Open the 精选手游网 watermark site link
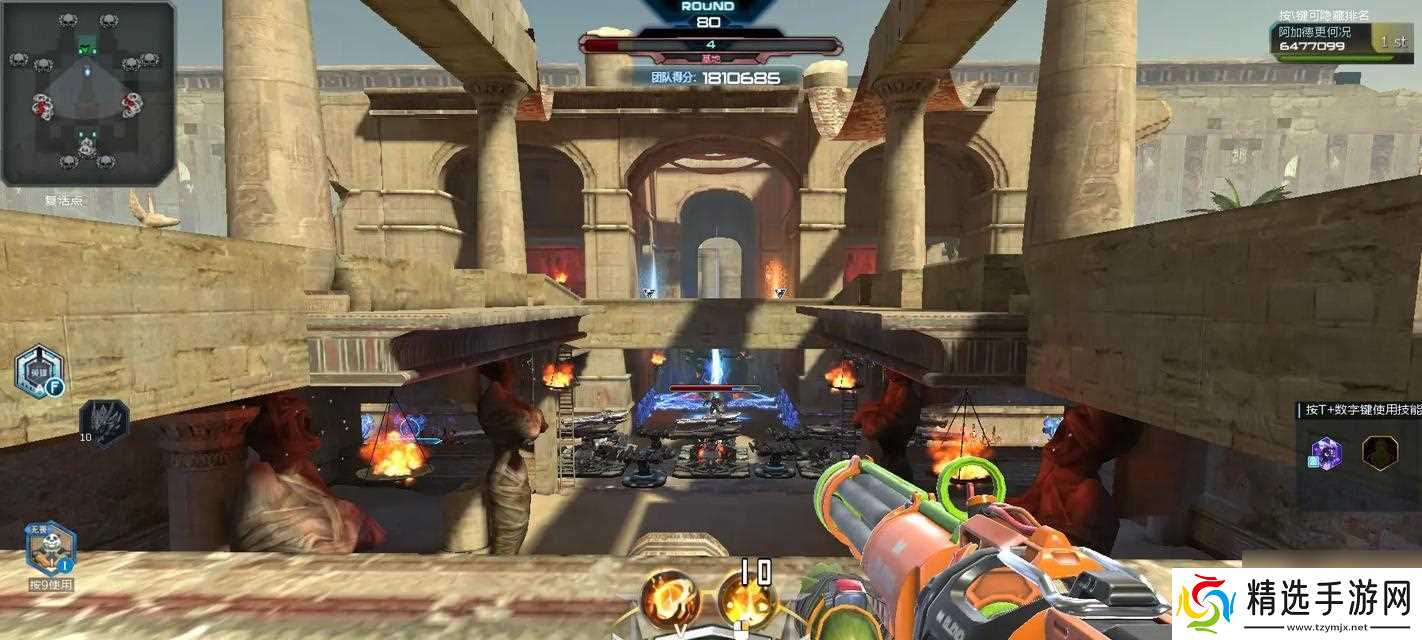 1296,604
